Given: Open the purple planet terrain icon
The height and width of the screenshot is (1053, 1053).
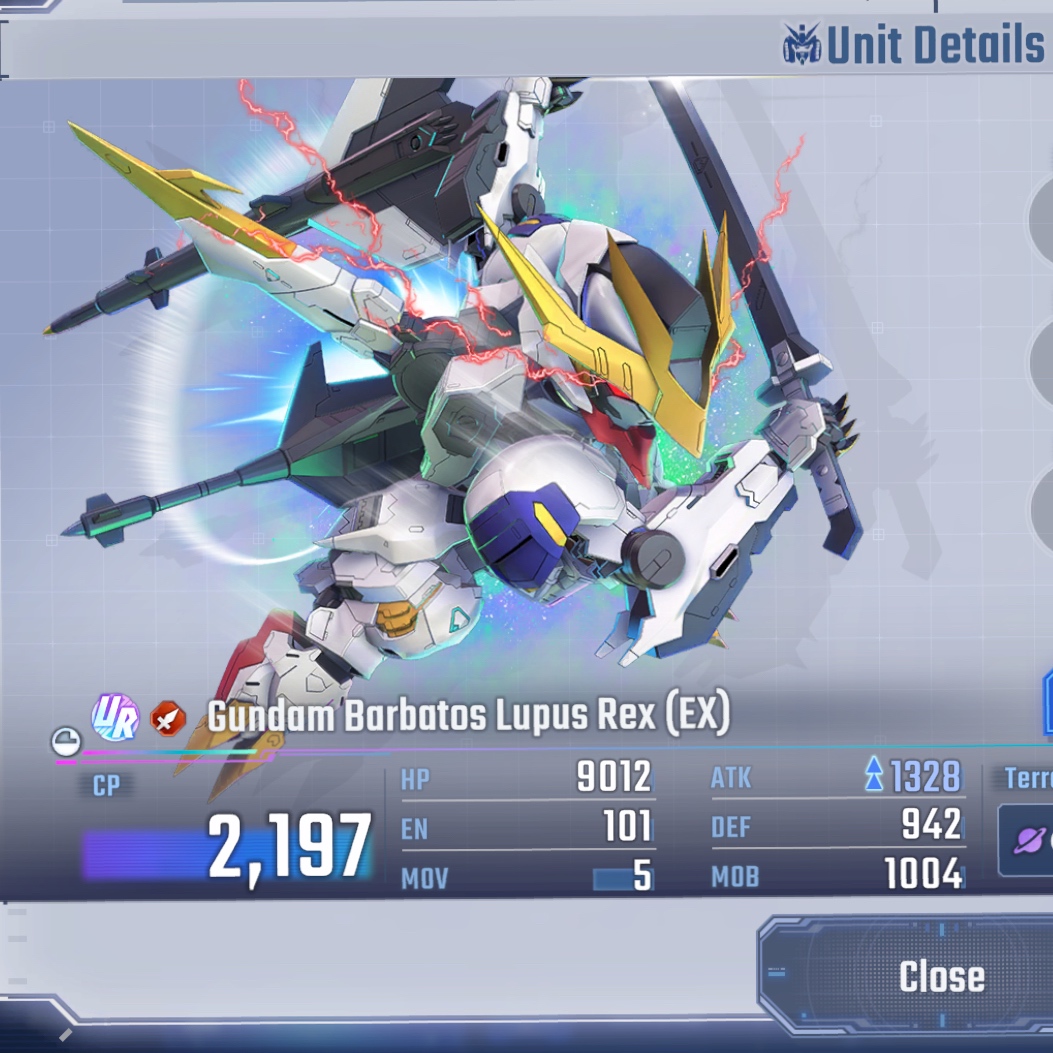Looking at the screenshot, I should pyautogui.click(x=1029, y=840).
